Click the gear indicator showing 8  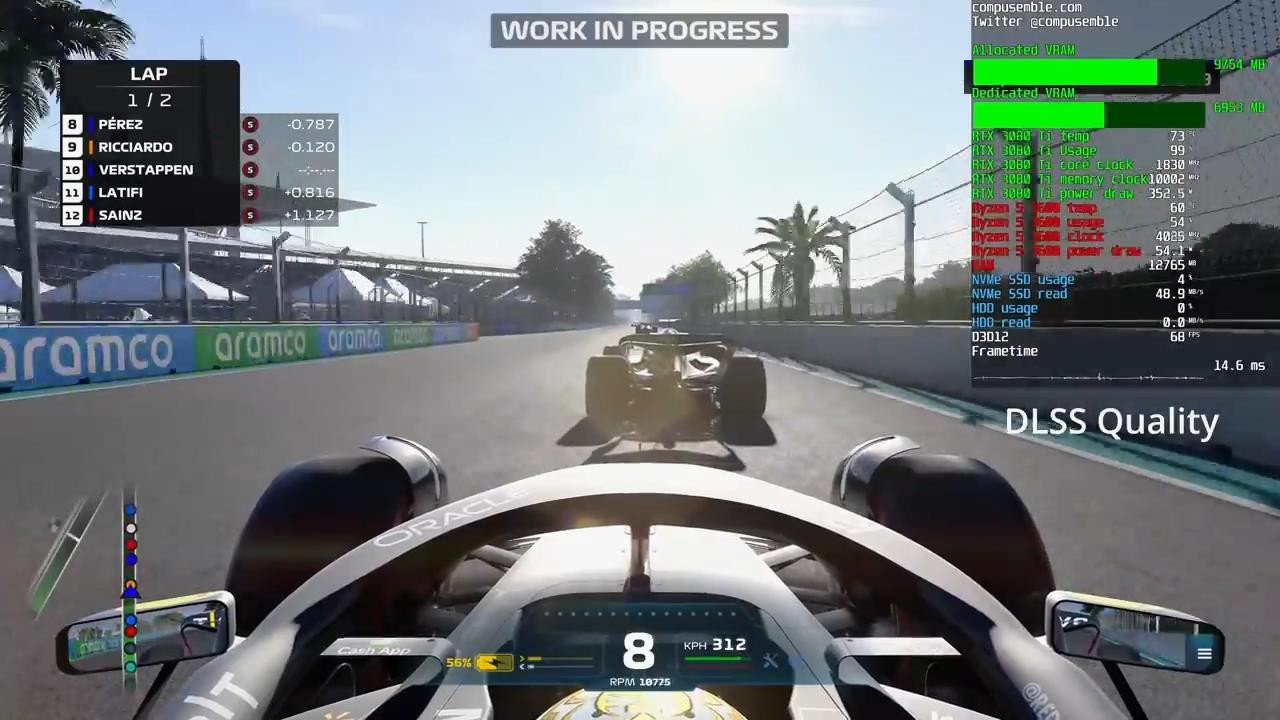pyautogui.click(x=639, y=651)
